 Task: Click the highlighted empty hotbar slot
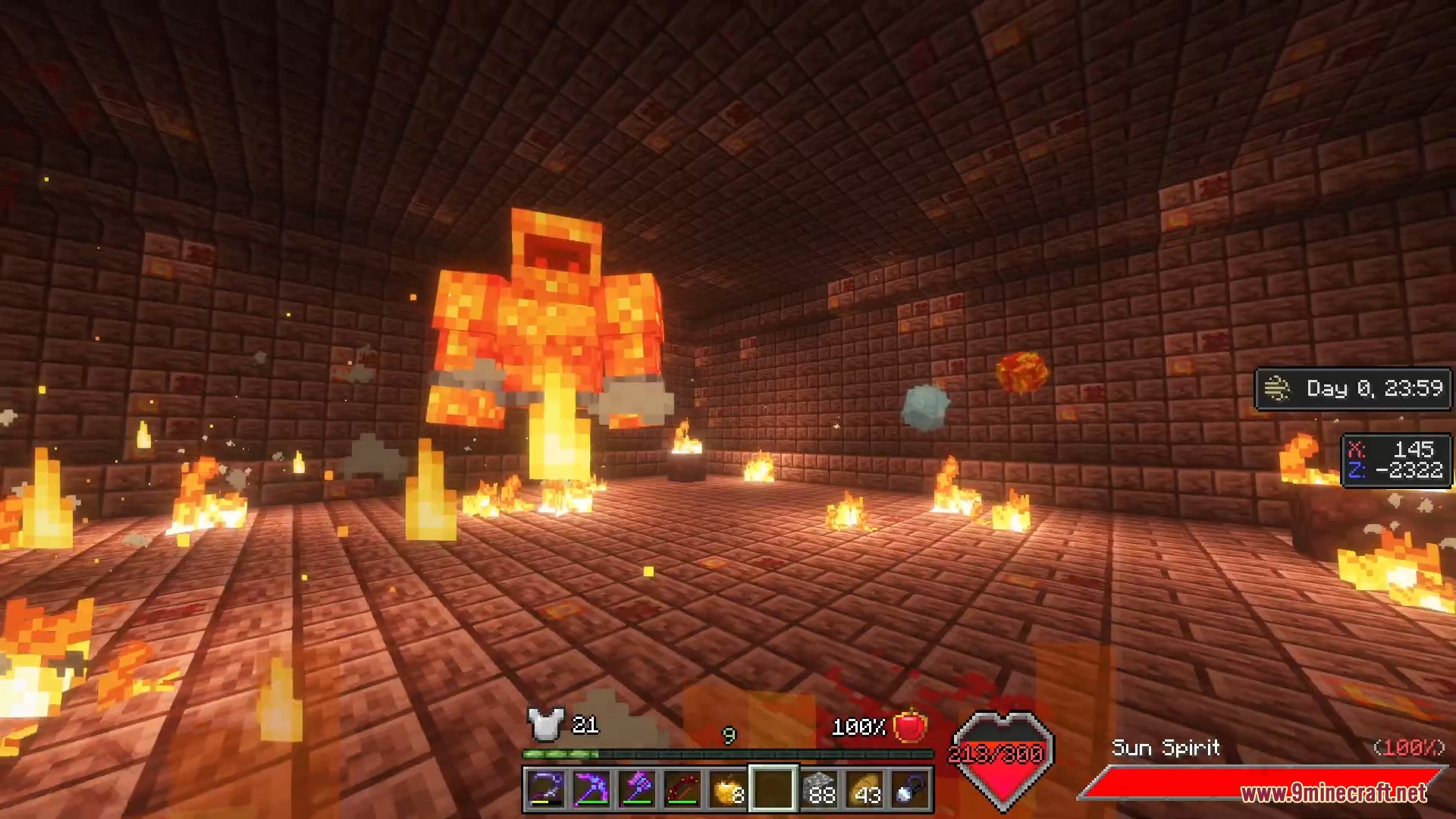[773, 789]
